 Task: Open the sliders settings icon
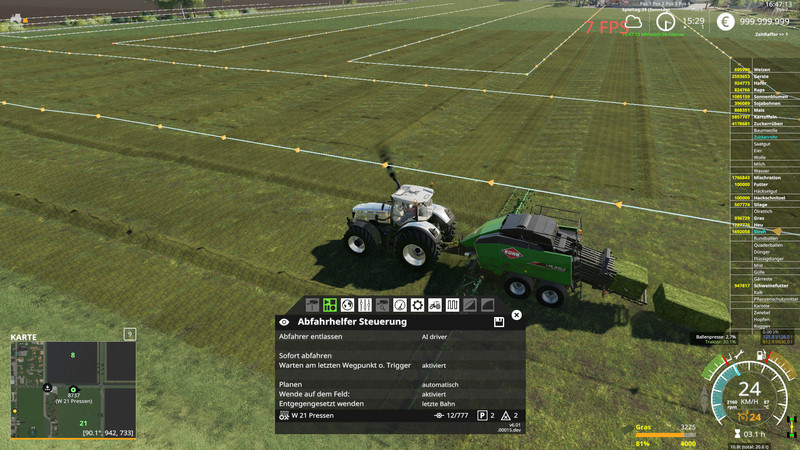364,304
